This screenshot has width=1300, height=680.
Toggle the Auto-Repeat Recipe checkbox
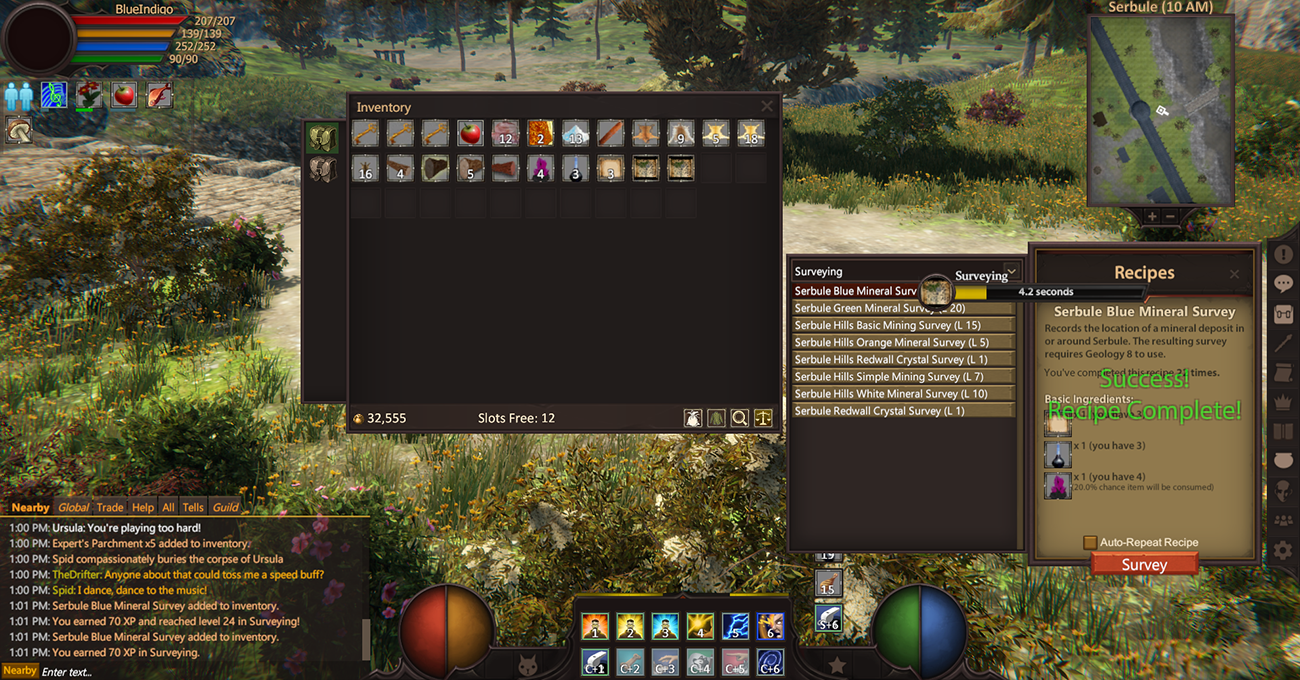coord(1090,542)
